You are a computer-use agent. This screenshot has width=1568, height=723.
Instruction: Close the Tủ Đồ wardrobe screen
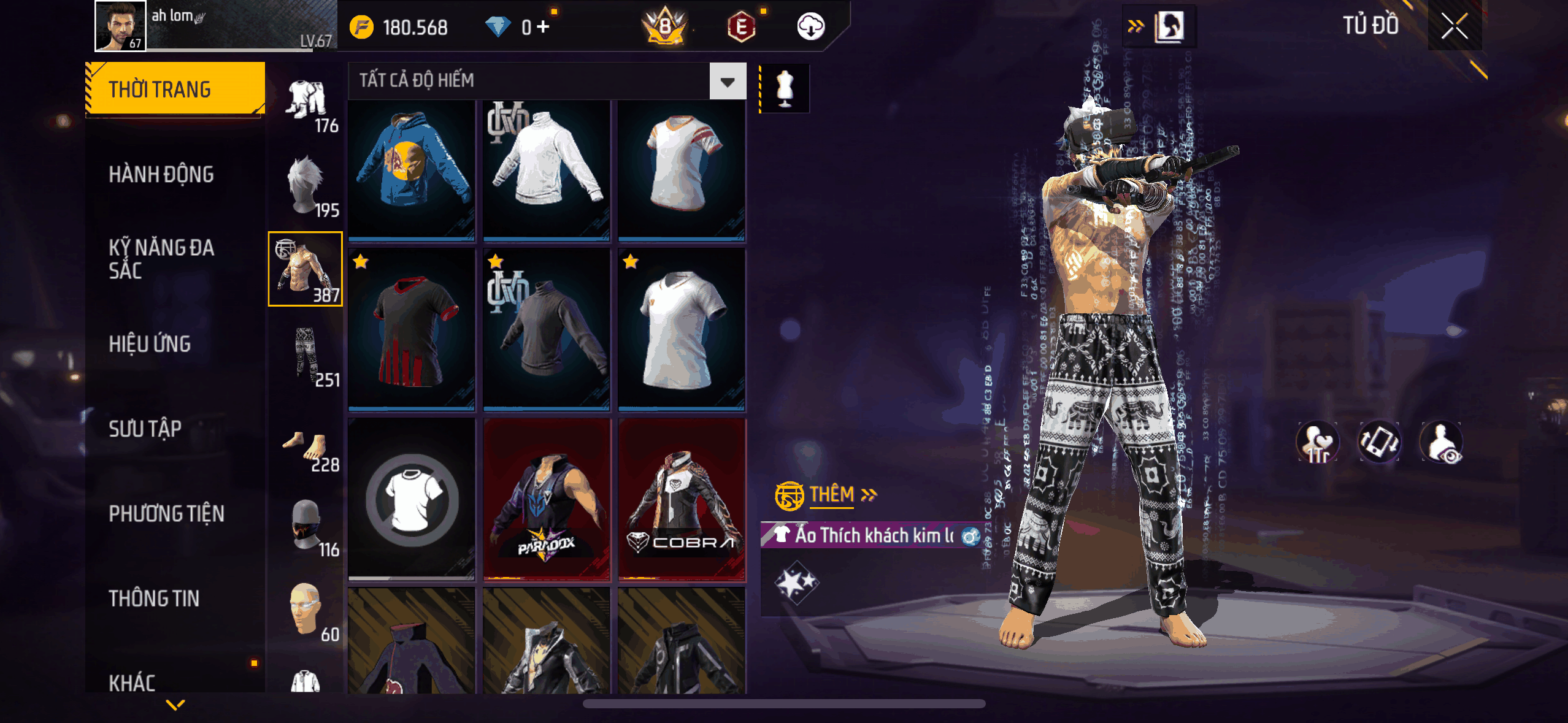pos(1454,26)
